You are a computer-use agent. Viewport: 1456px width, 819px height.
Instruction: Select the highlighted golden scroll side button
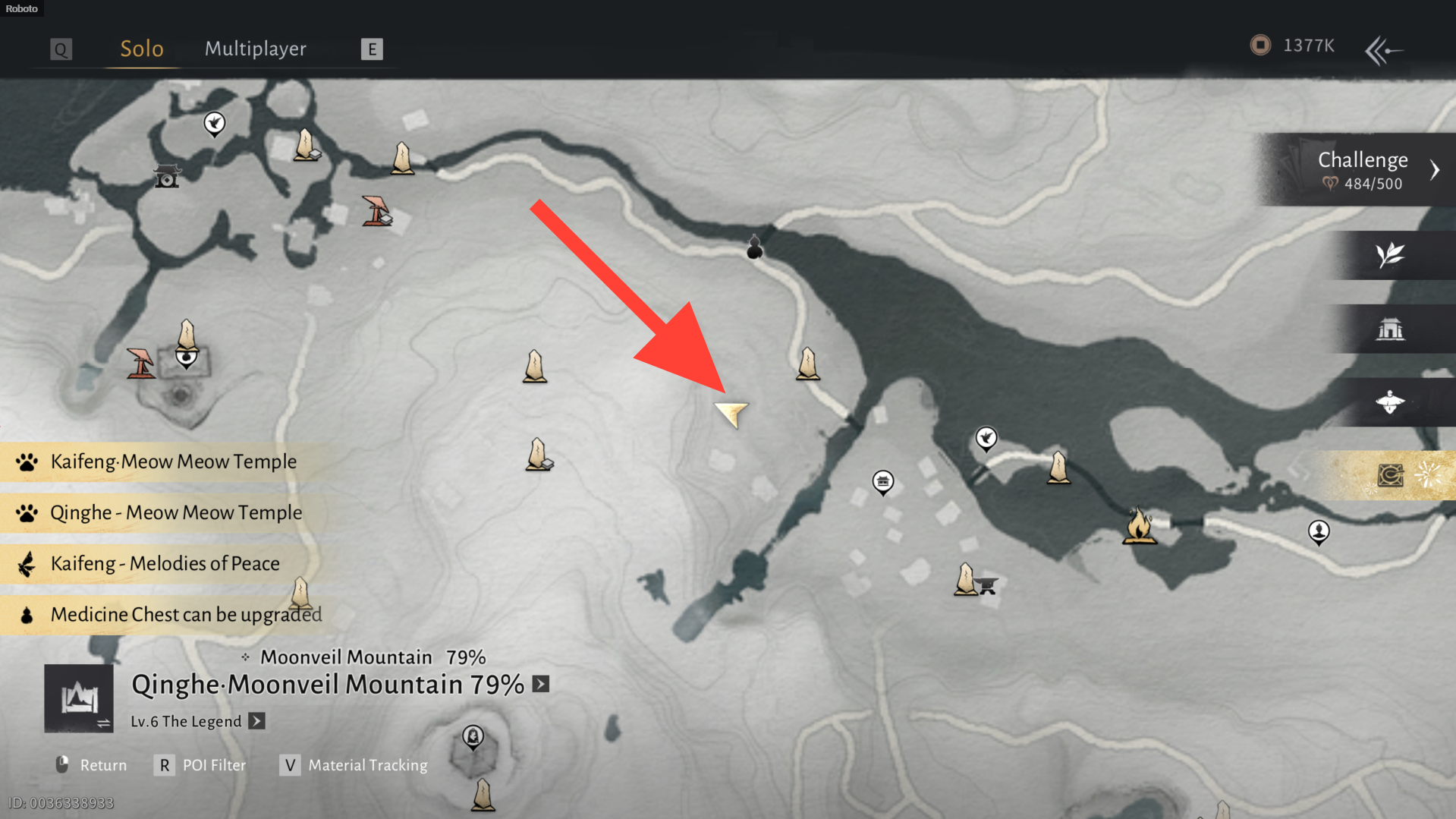[1390, 476]
